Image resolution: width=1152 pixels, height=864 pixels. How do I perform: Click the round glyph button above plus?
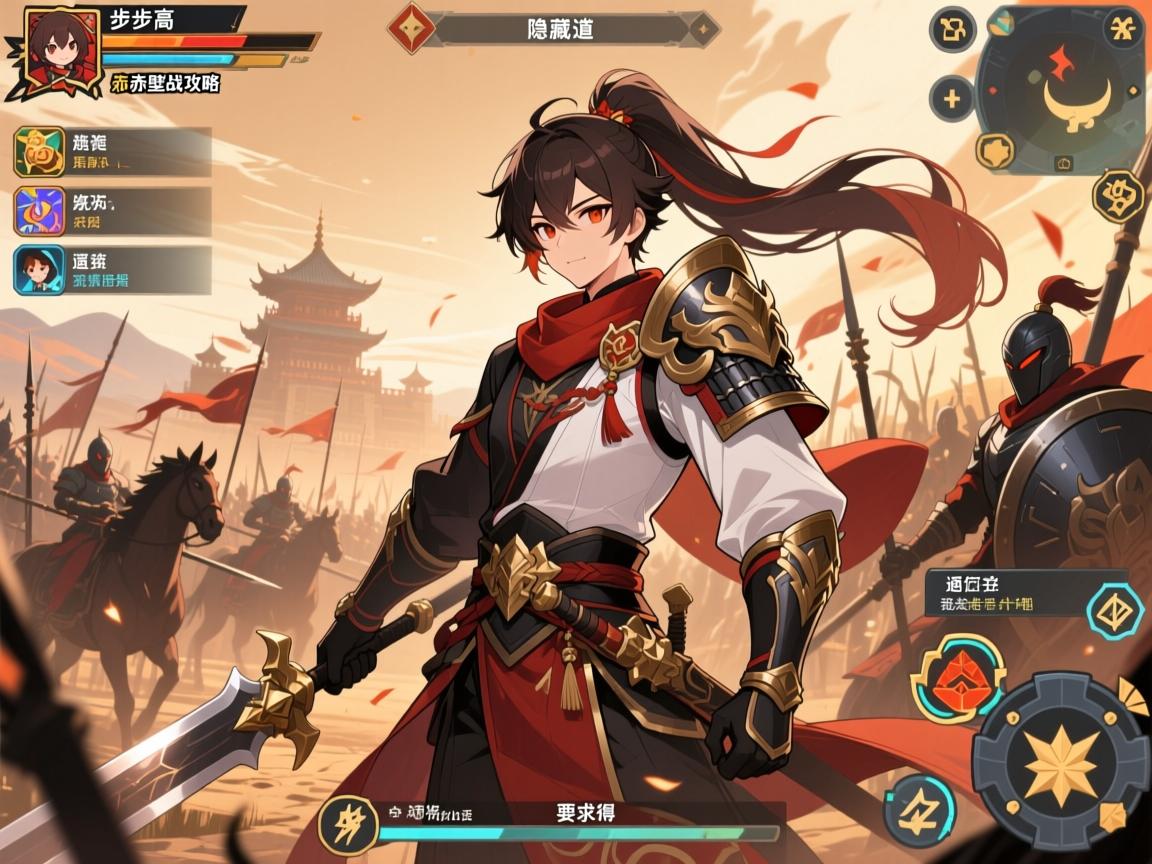coord(952,30)
